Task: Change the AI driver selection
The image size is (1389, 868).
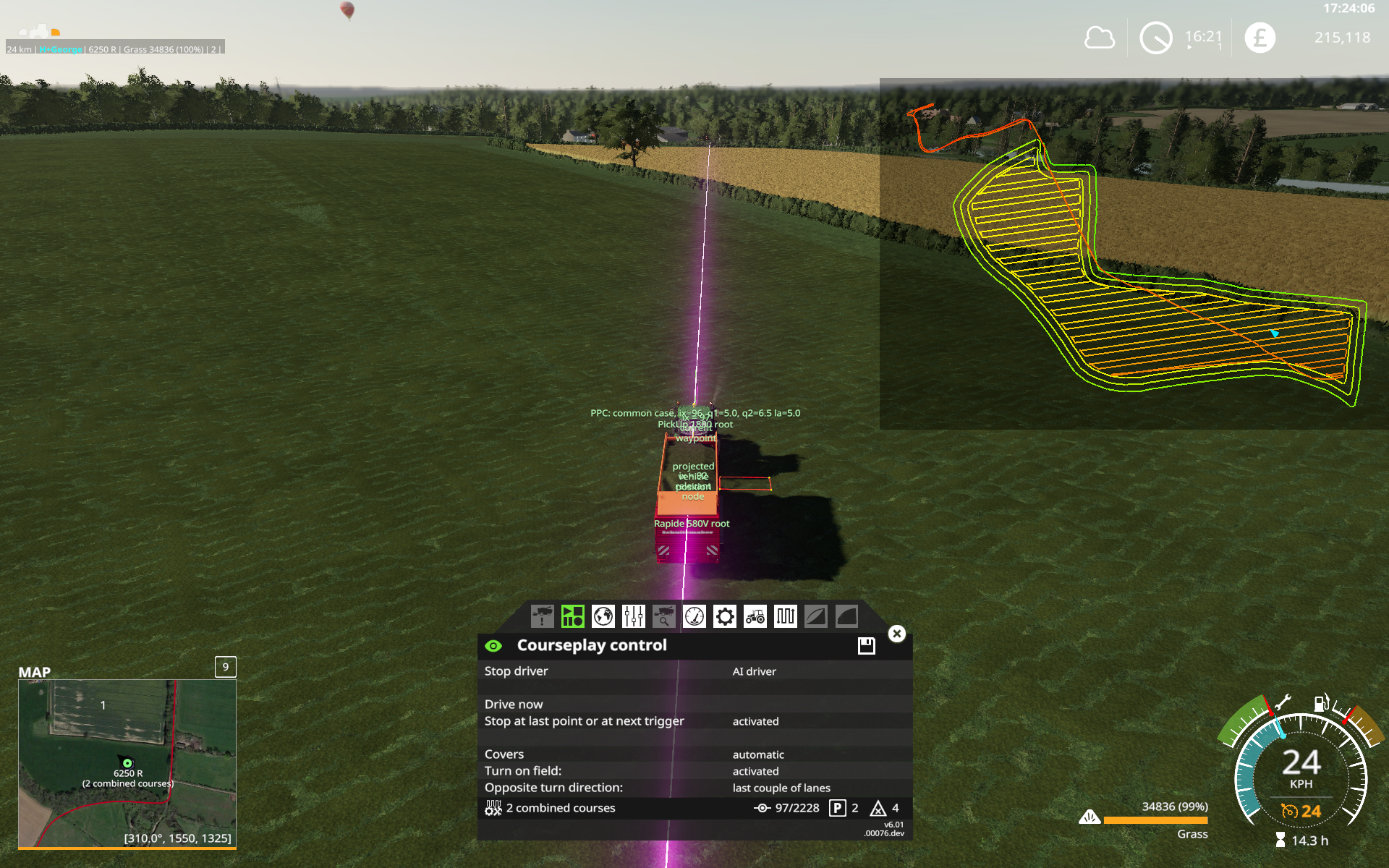Action: tap(753, 671)
